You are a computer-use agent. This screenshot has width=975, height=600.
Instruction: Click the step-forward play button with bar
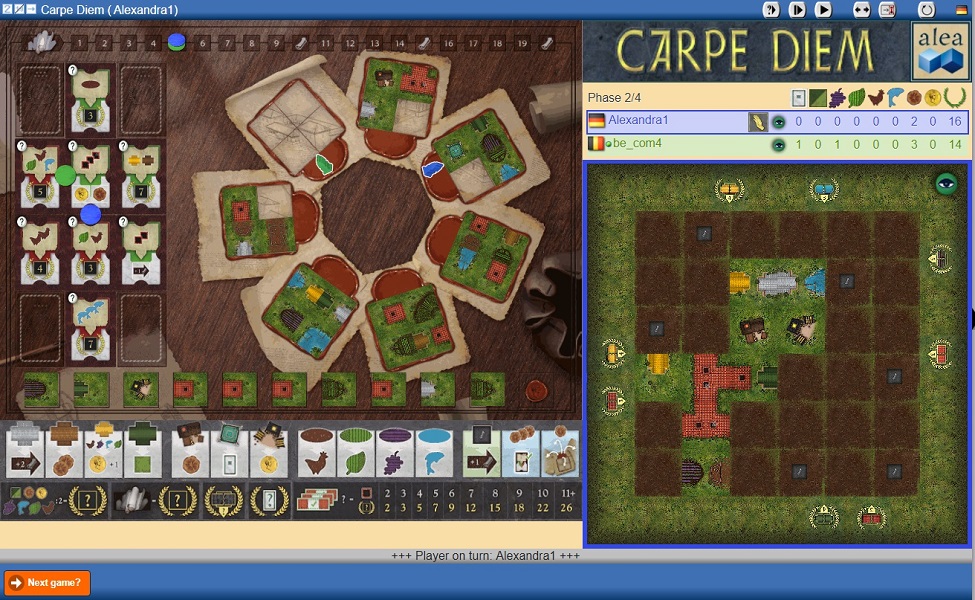(x=797, y=9)
